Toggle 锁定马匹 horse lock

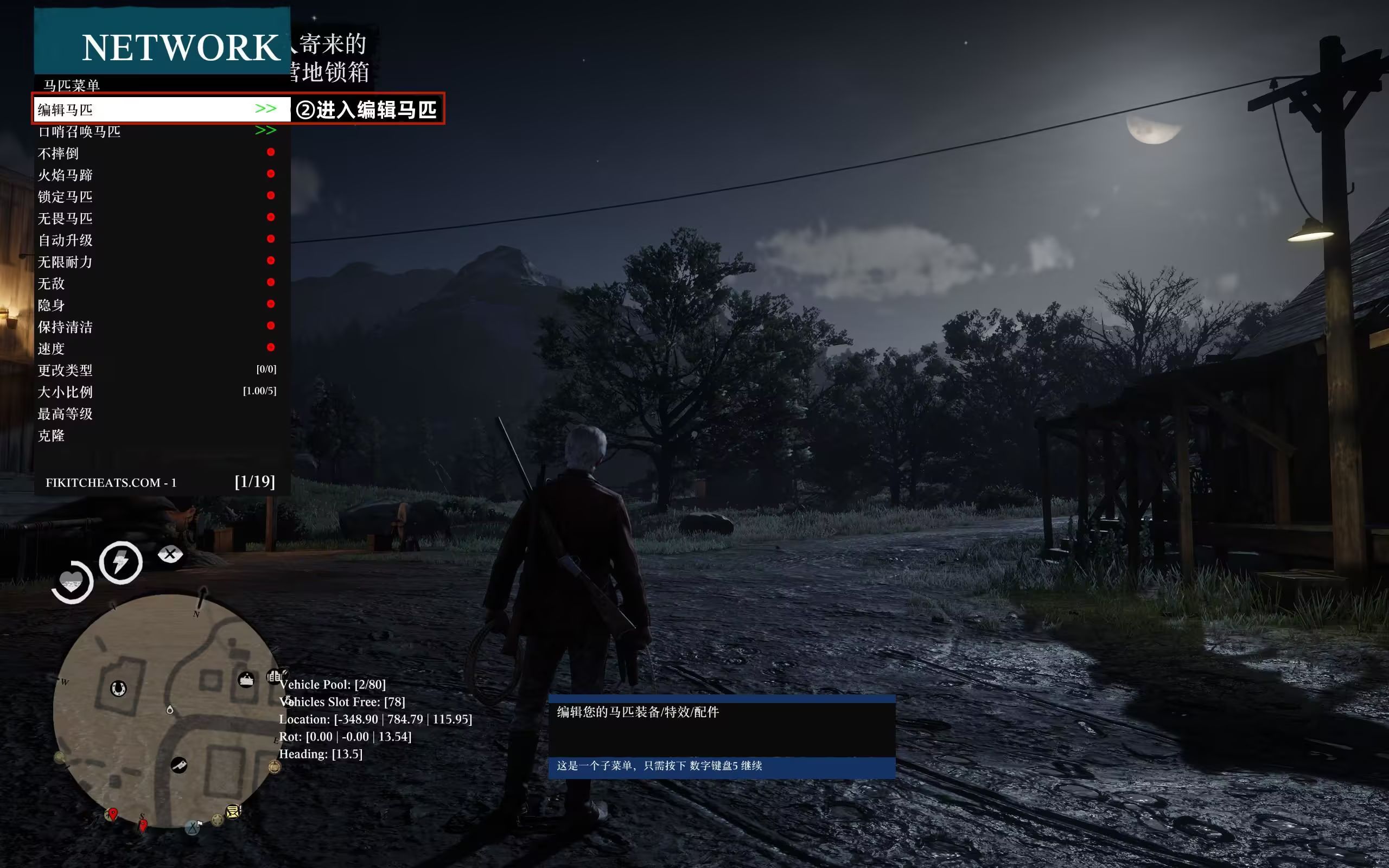tap(156, 196)
